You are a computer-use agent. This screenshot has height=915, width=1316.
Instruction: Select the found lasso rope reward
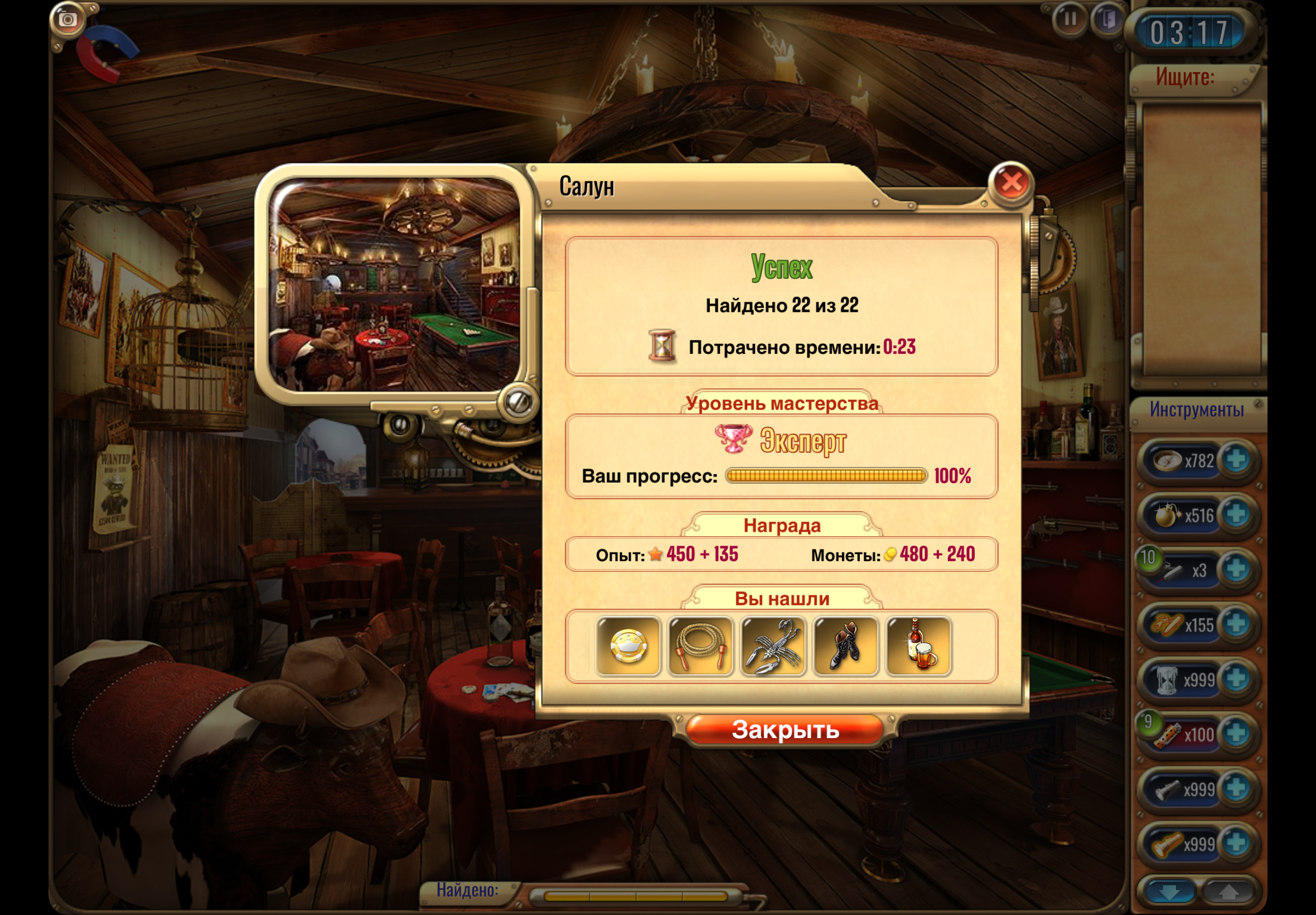pyautogui.click(x=700, y=646)
